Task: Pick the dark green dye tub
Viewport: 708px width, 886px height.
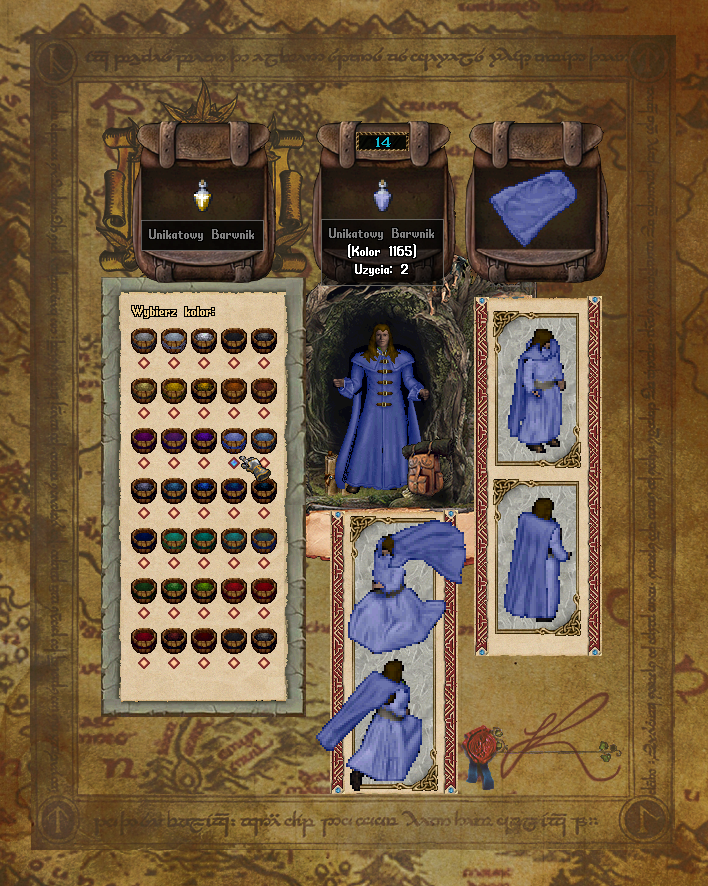Action: [143, 587]
